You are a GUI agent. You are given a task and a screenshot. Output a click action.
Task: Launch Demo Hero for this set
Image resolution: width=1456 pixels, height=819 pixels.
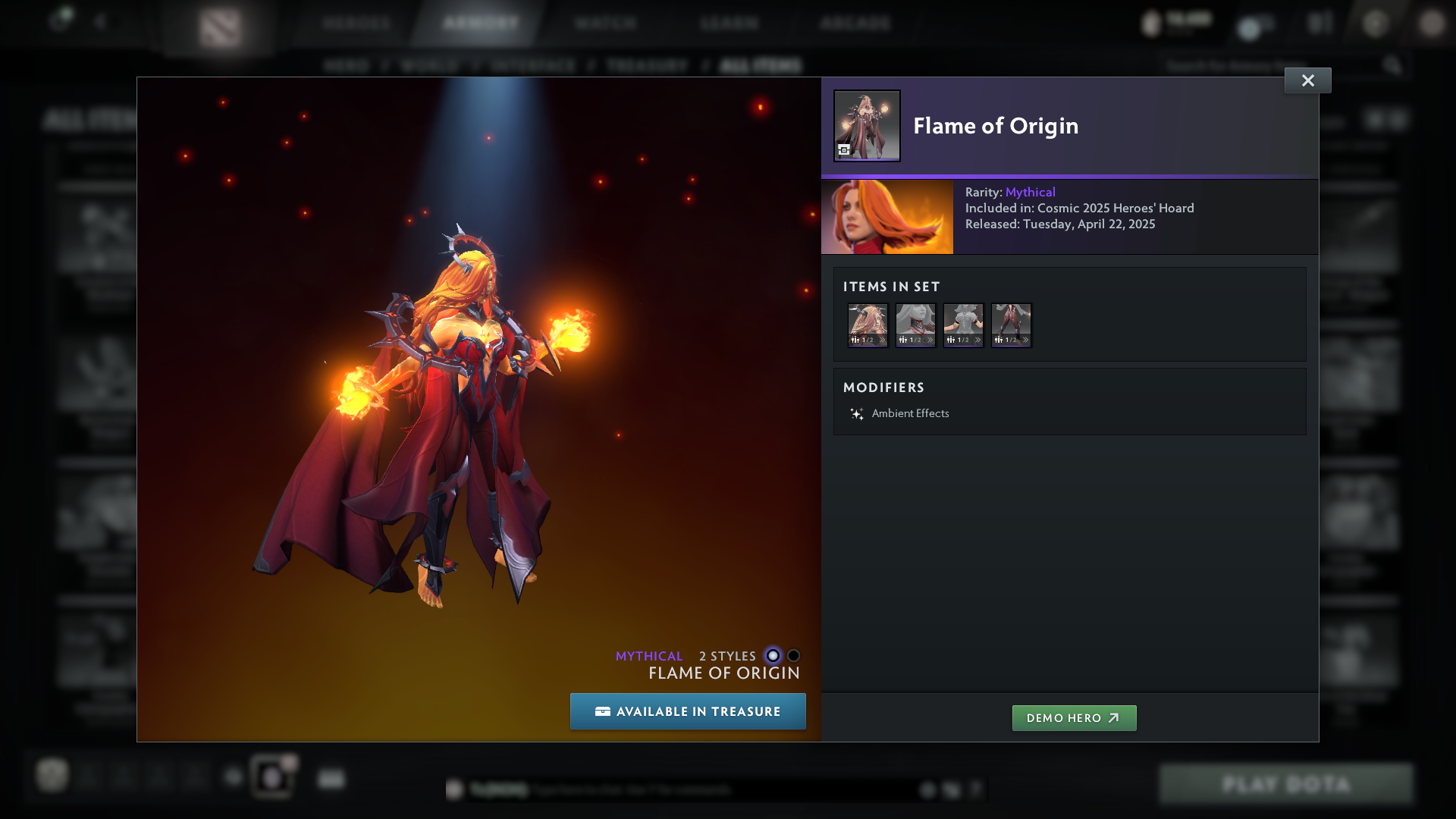pos(1074,718)
